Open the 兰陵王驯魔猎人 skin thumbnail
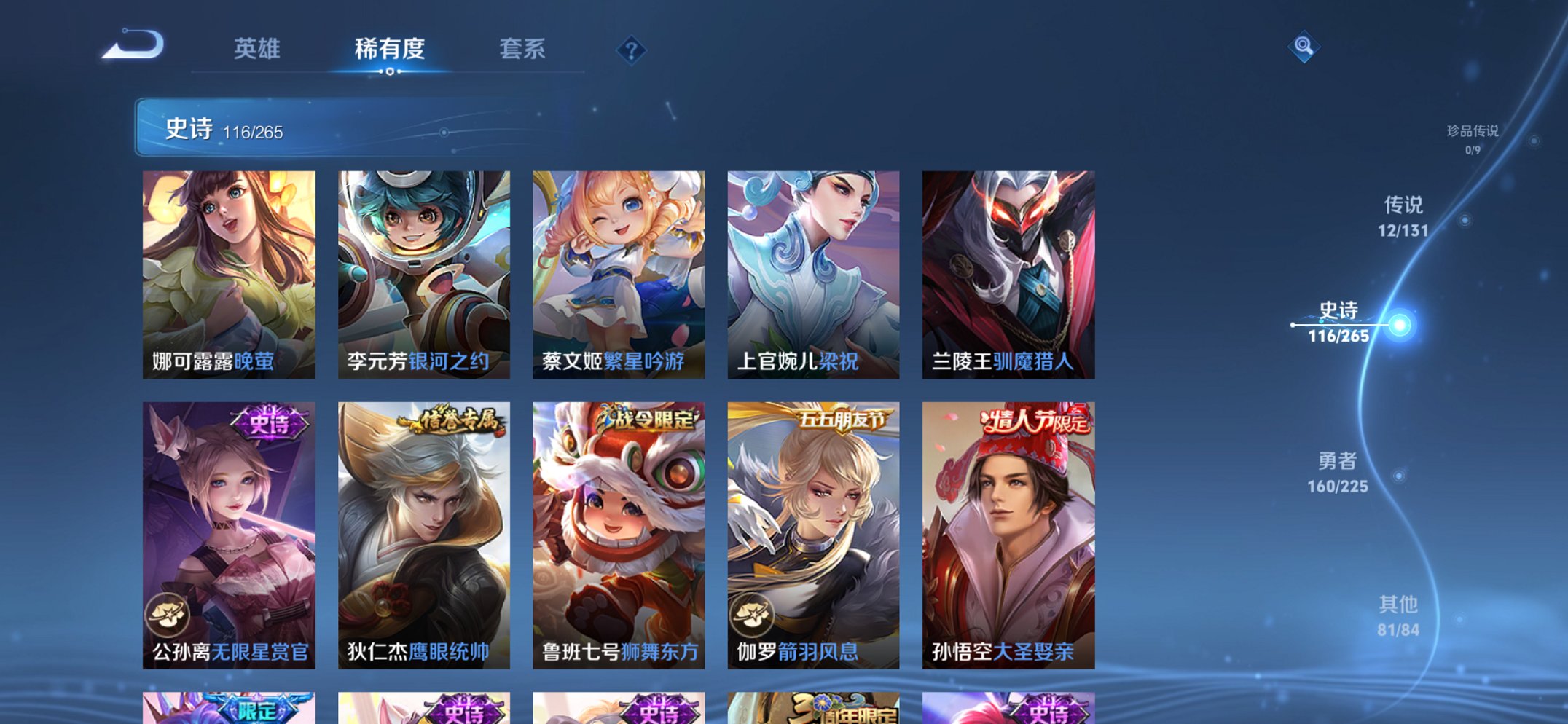This screenshot has width=1568, height=724. (x=1008, y=273)
